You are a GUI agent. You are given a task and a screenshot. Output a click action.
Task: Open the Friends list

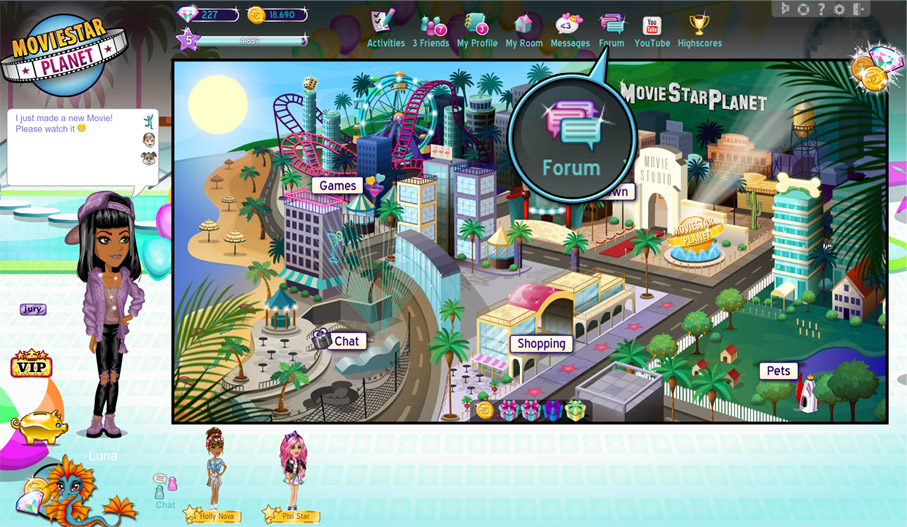(433, 28)
